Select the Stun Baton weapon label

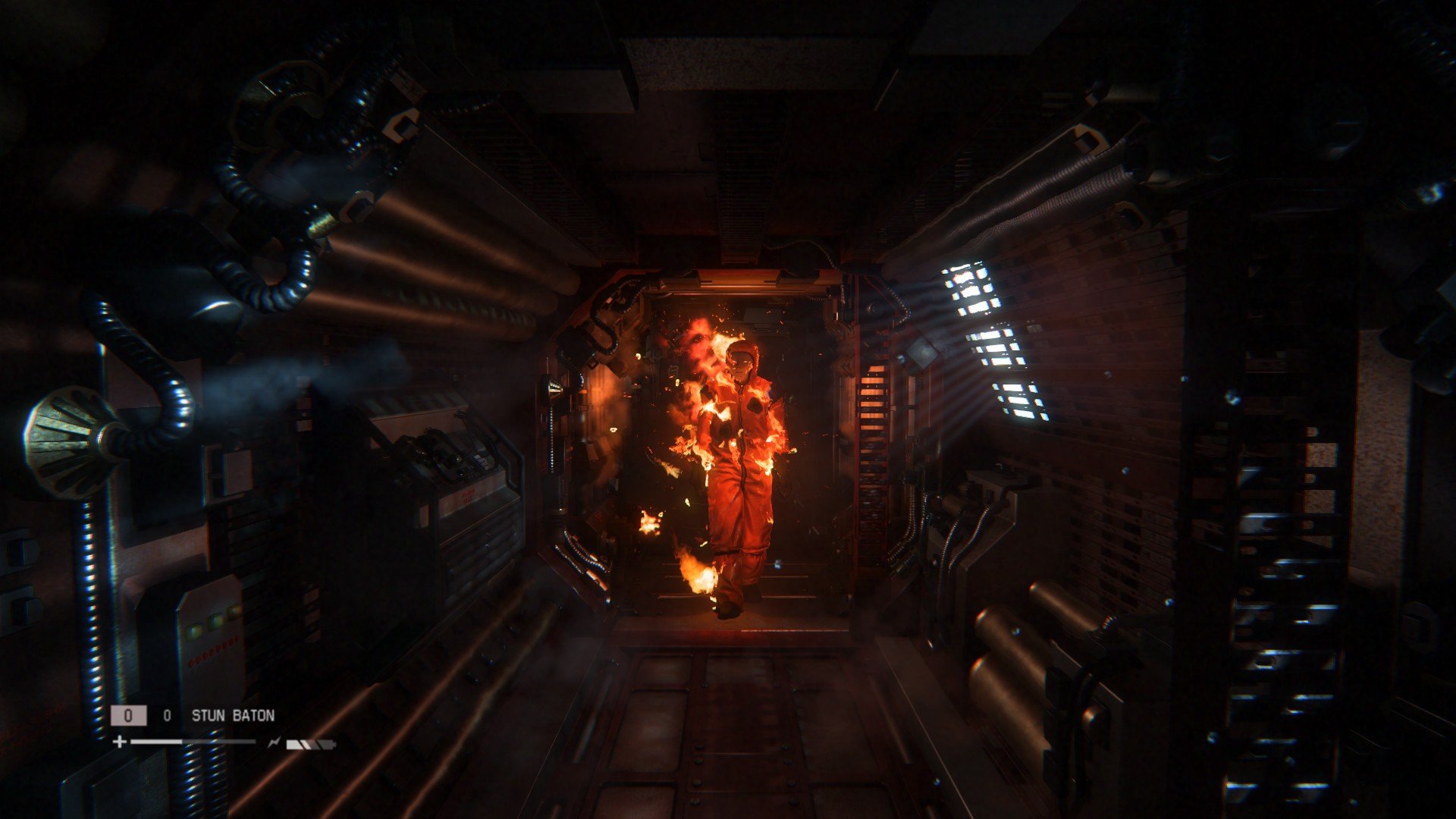pos(234,714)
